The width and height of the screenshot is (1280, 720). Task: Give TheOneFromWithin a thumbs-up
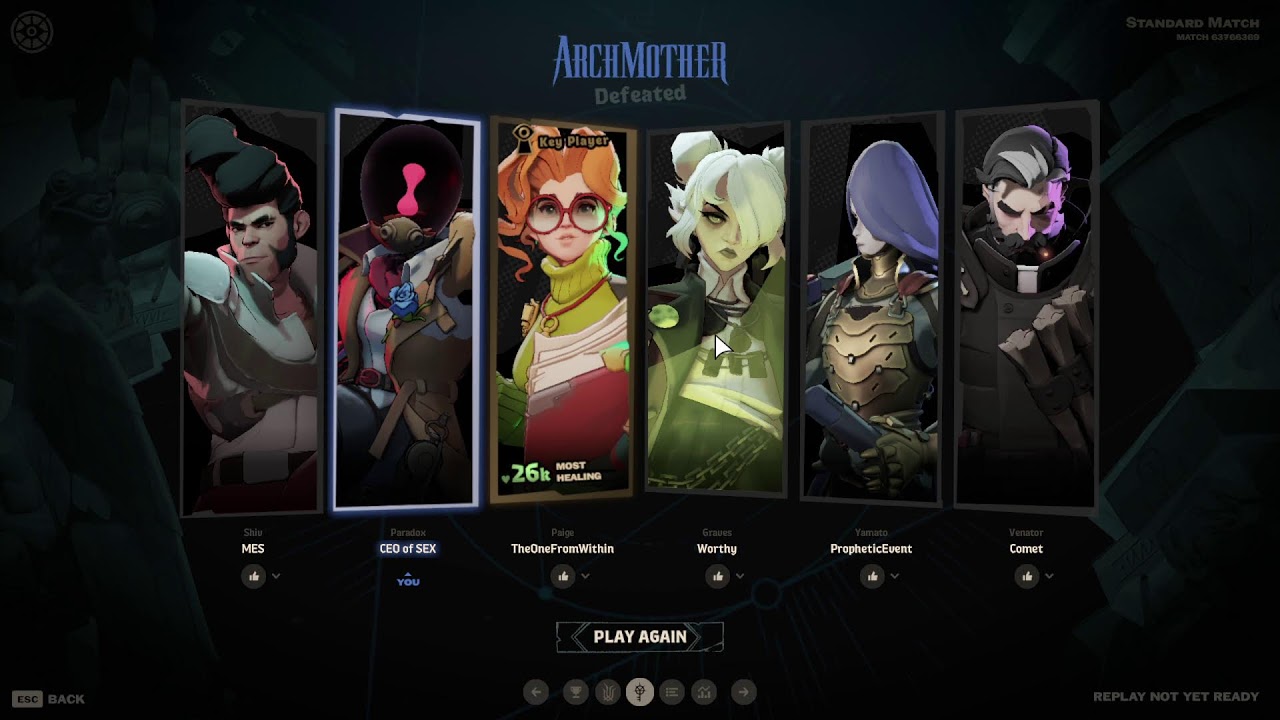(x=563, y=576)
